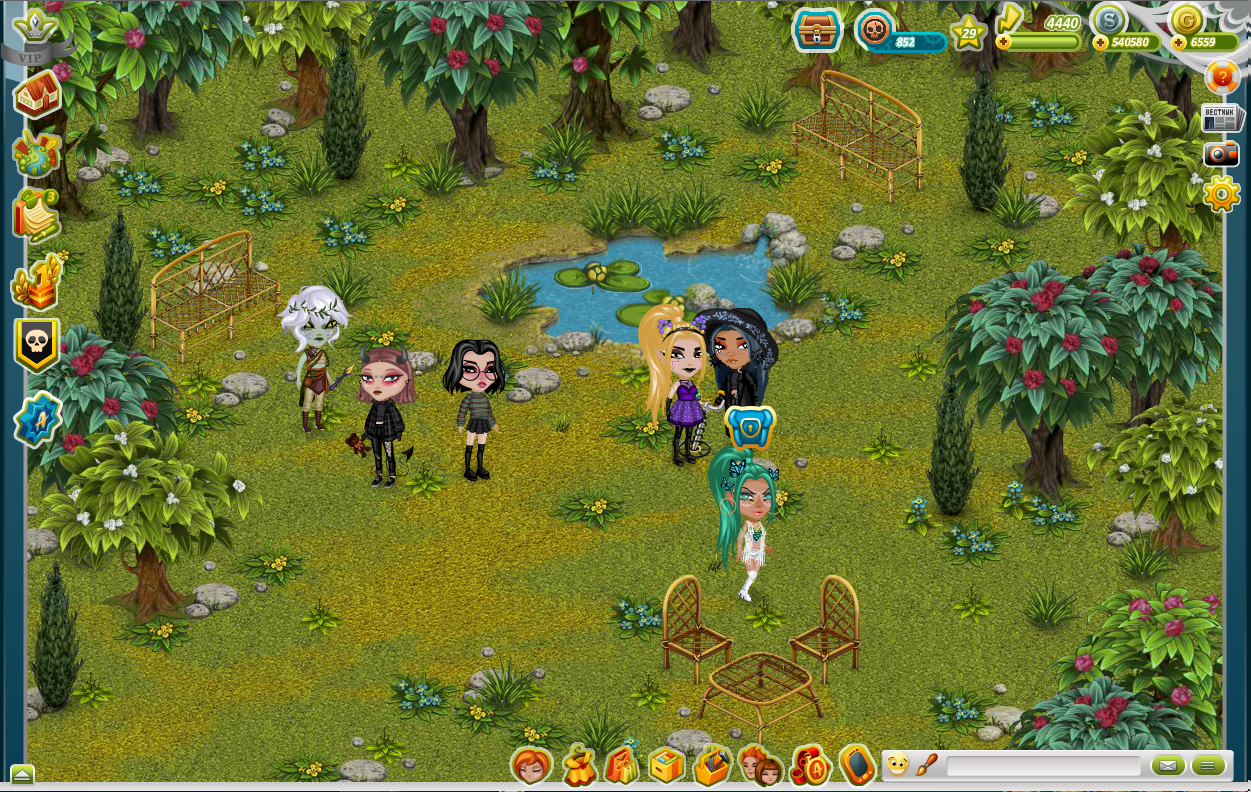Click the chat message input field
Screen dimensions: 1251x792
(x=1043, y=766)
